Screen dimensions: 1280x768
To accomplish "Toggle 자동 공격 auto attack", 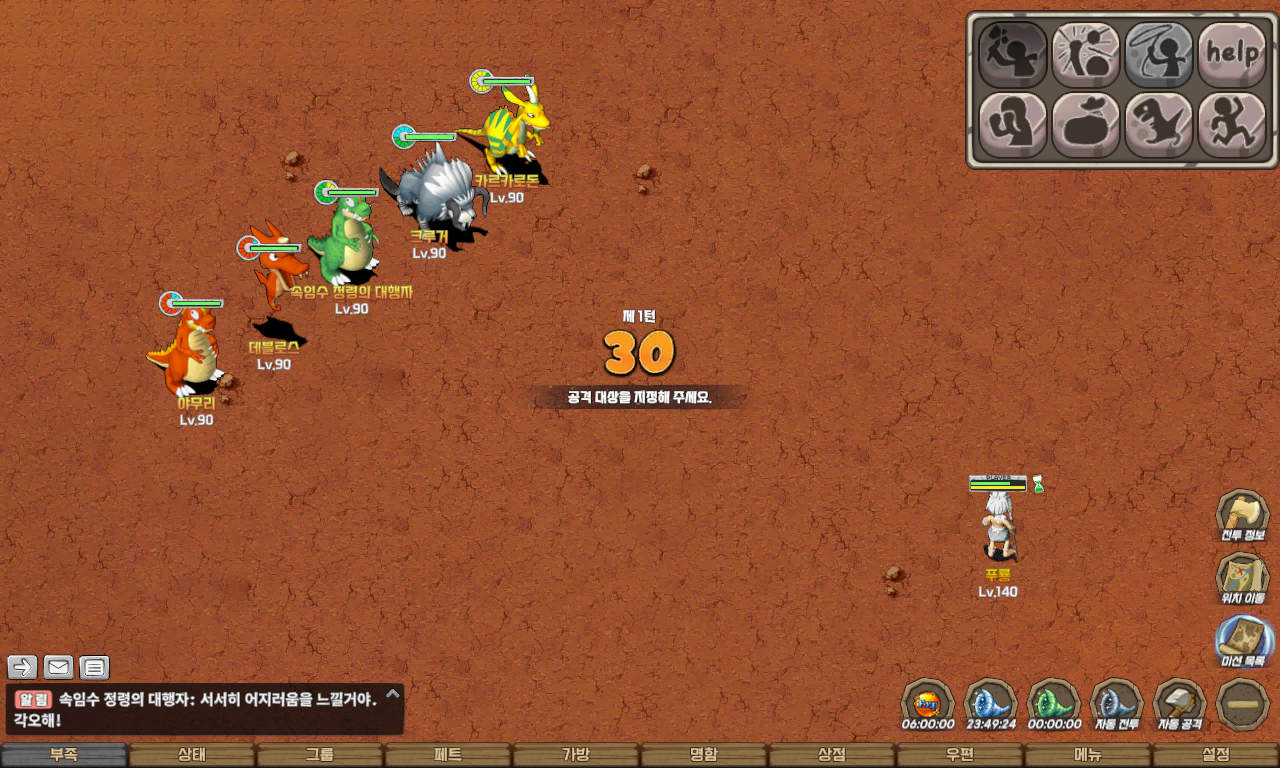I will coord(1179,704).
